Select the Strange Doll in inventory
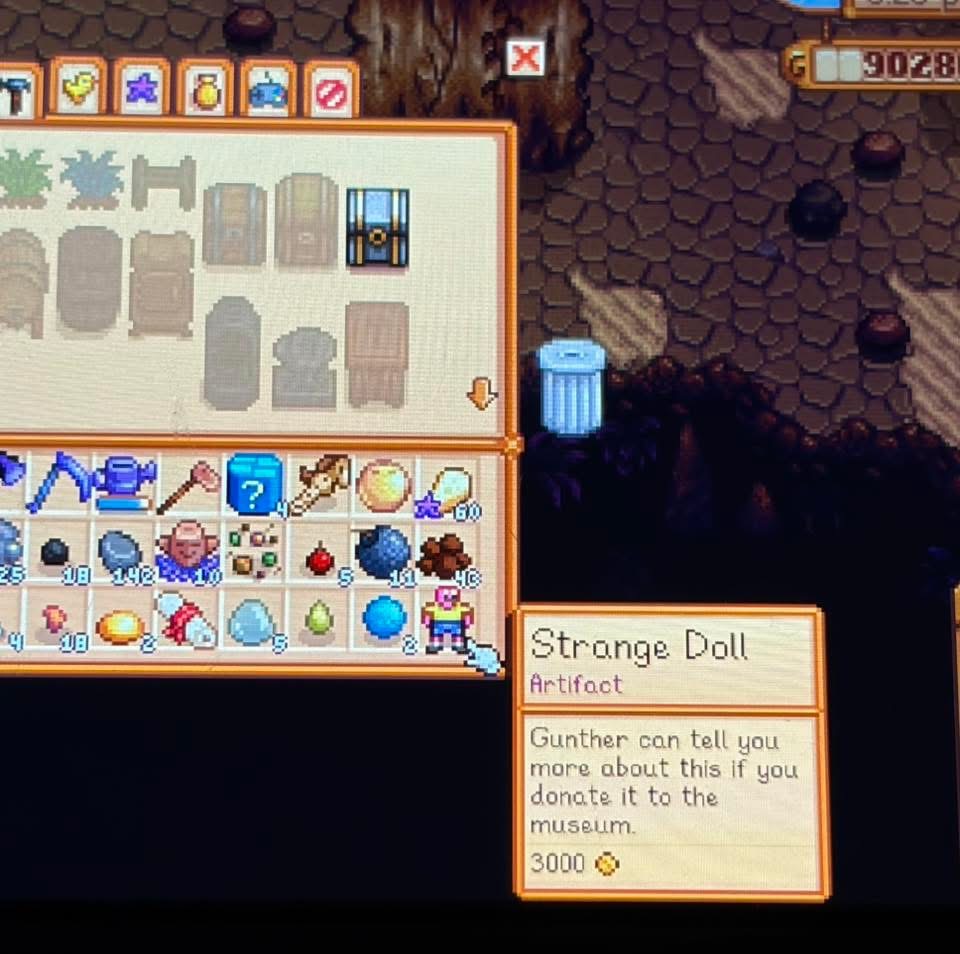Viewport: 960px width, 954px height. click(x=446, y=618)
